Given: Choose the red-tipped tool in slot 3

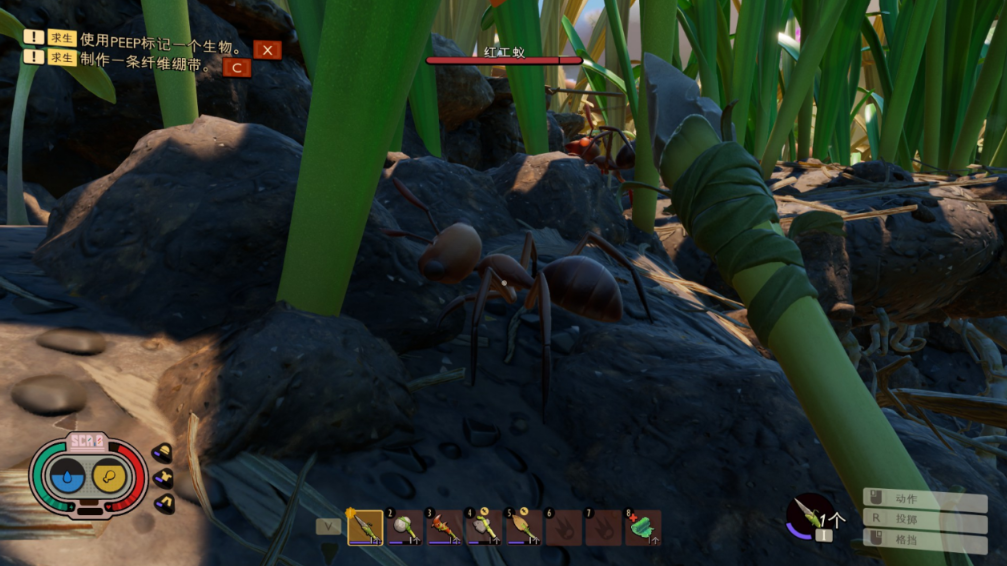Looking at the screenshot, I should tap(444, 527).
